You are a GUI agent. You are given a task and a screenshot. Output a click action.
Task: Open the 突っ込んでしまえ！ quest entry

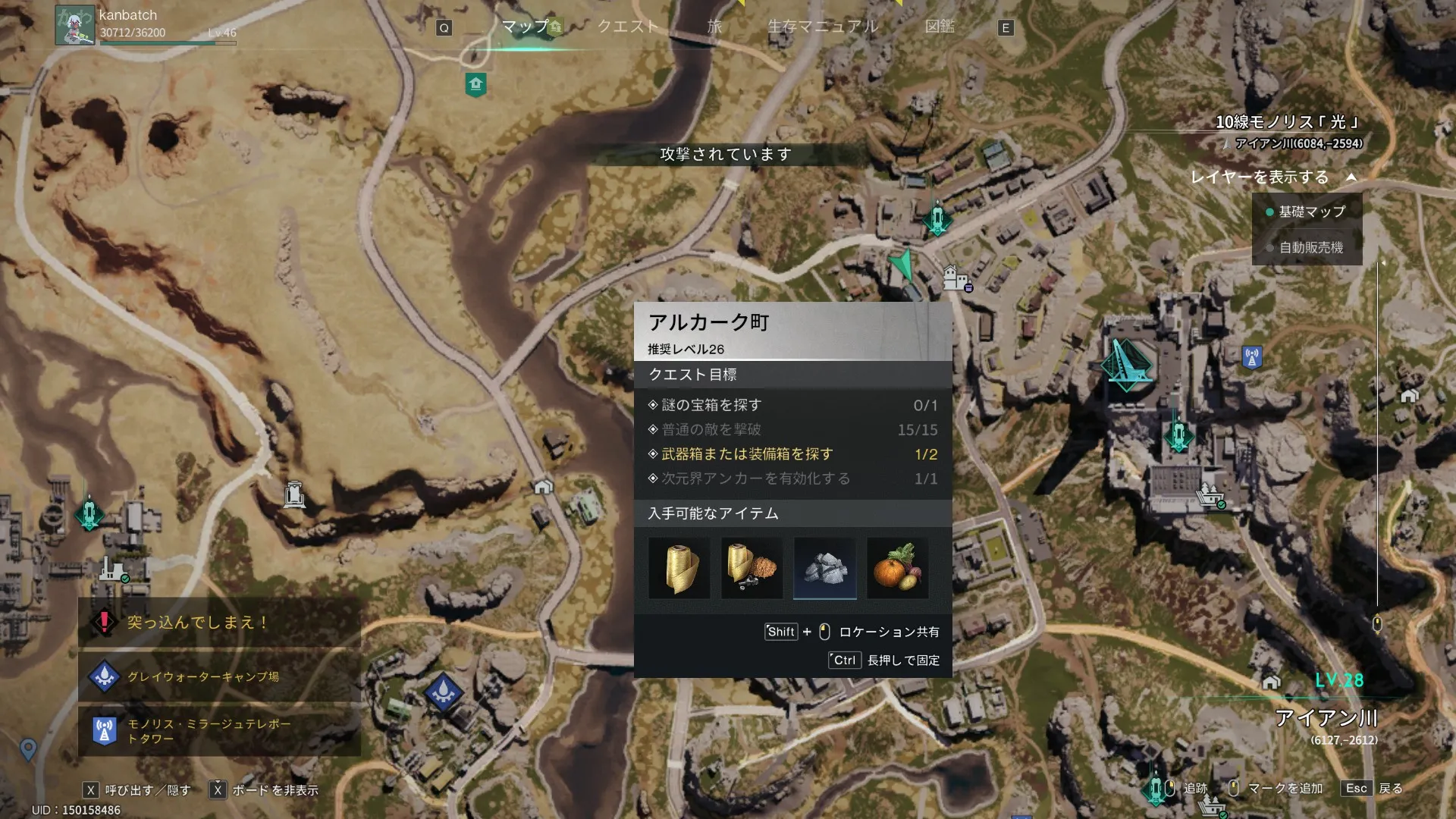pyautogui.click(x=197, y=623)
